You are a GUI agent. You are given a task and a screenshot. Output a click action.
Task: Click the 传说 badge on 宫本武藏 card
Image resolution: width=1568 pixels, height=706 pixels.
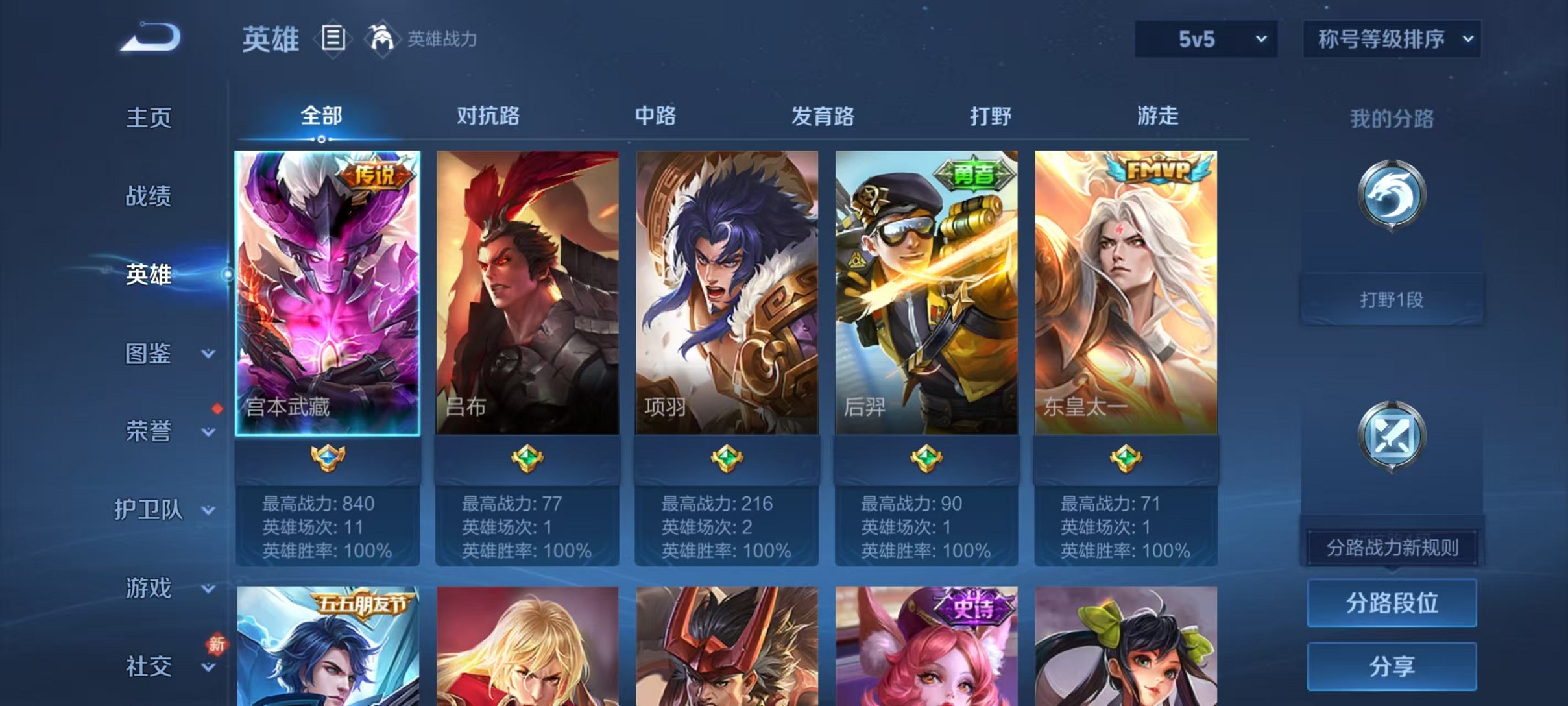[x=376, y=174]
